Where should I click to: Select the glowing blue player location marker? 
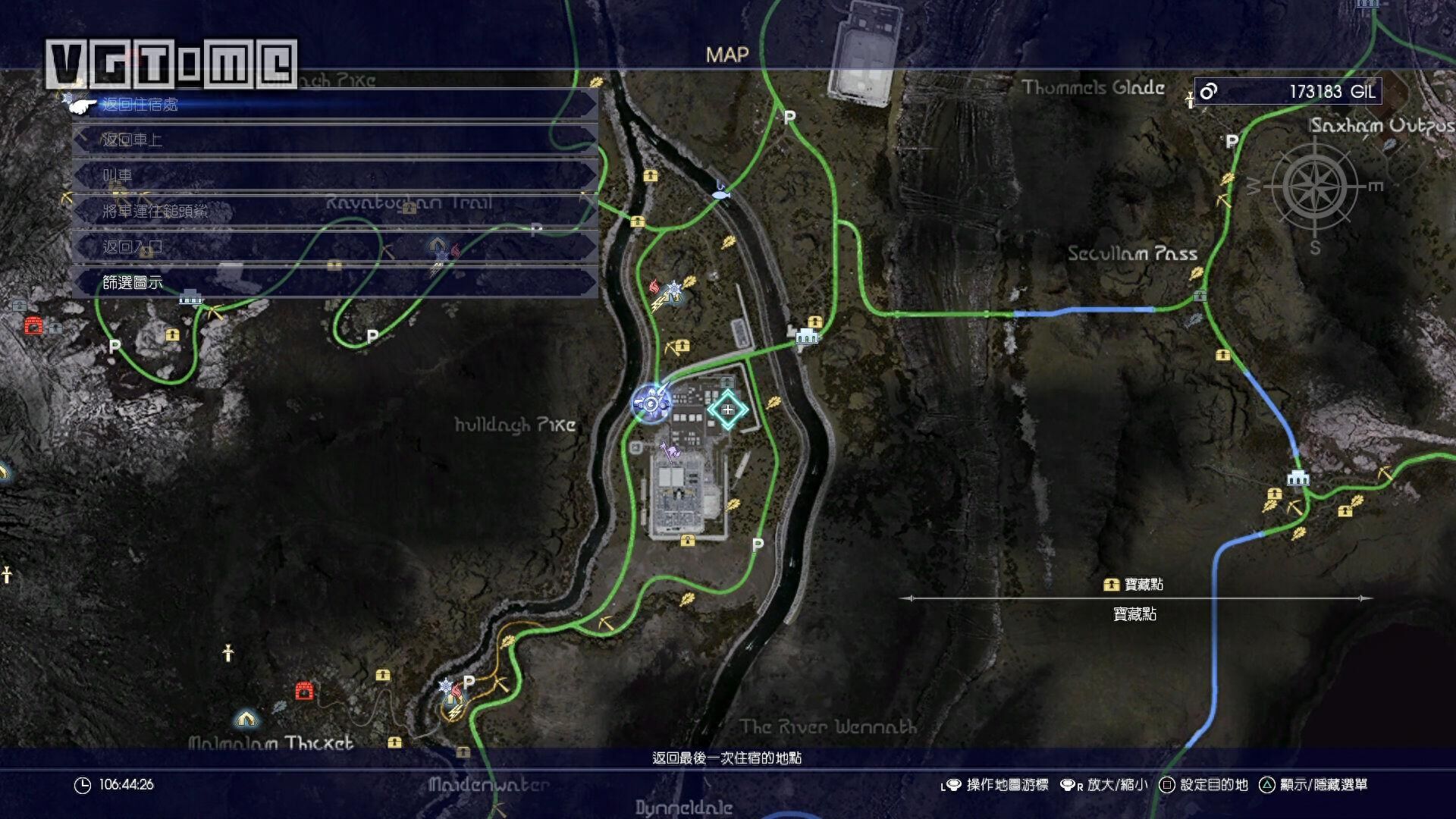[651, 403]
